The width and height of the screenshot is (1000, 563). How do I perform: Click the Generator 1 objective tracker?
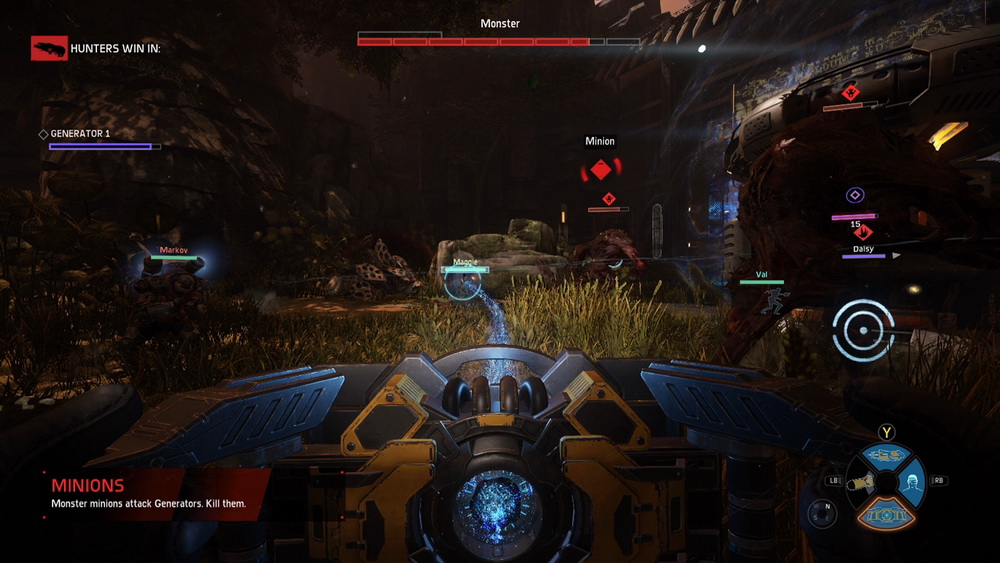pos(99,140)
